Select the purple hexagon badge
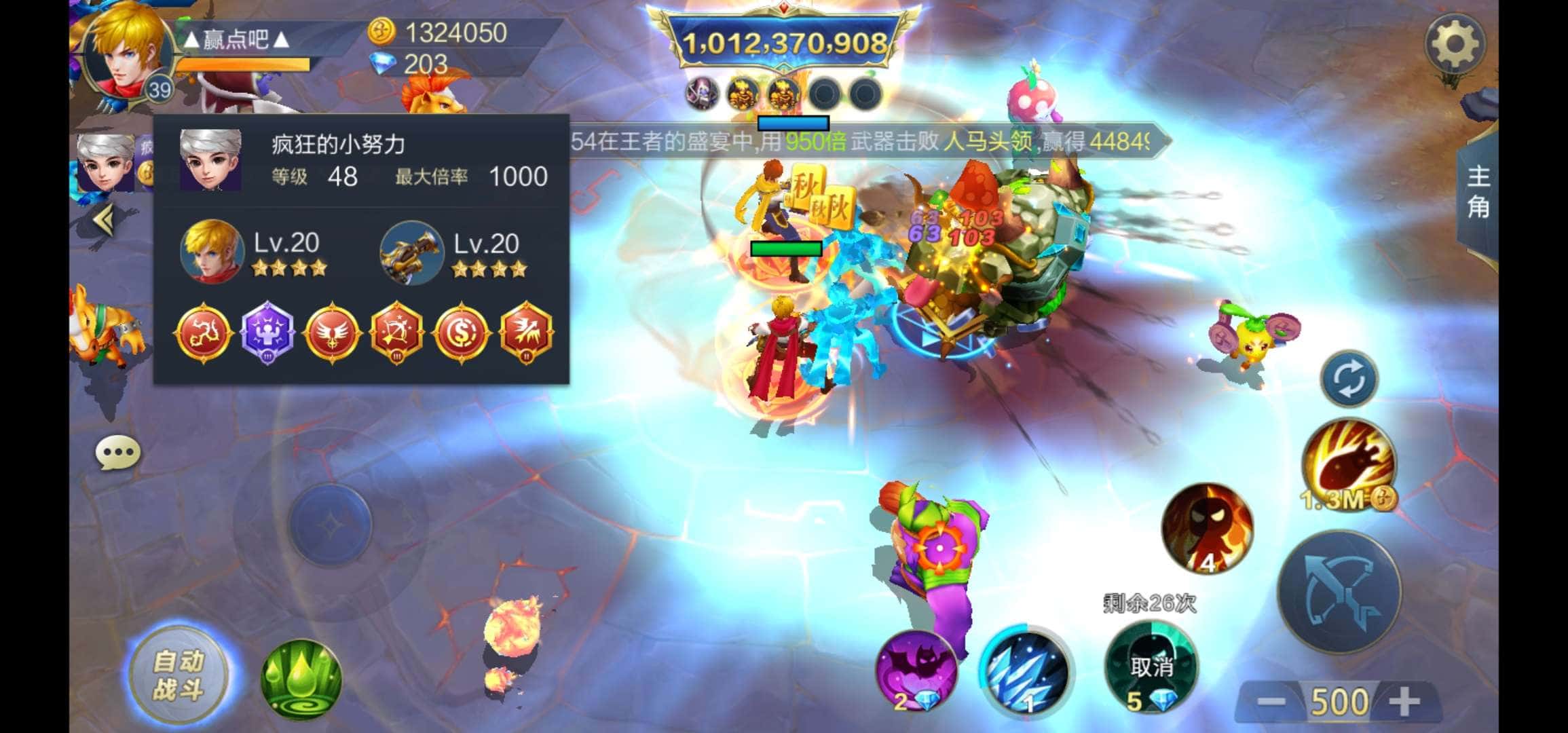1568x733 pixels. (267, 333)
